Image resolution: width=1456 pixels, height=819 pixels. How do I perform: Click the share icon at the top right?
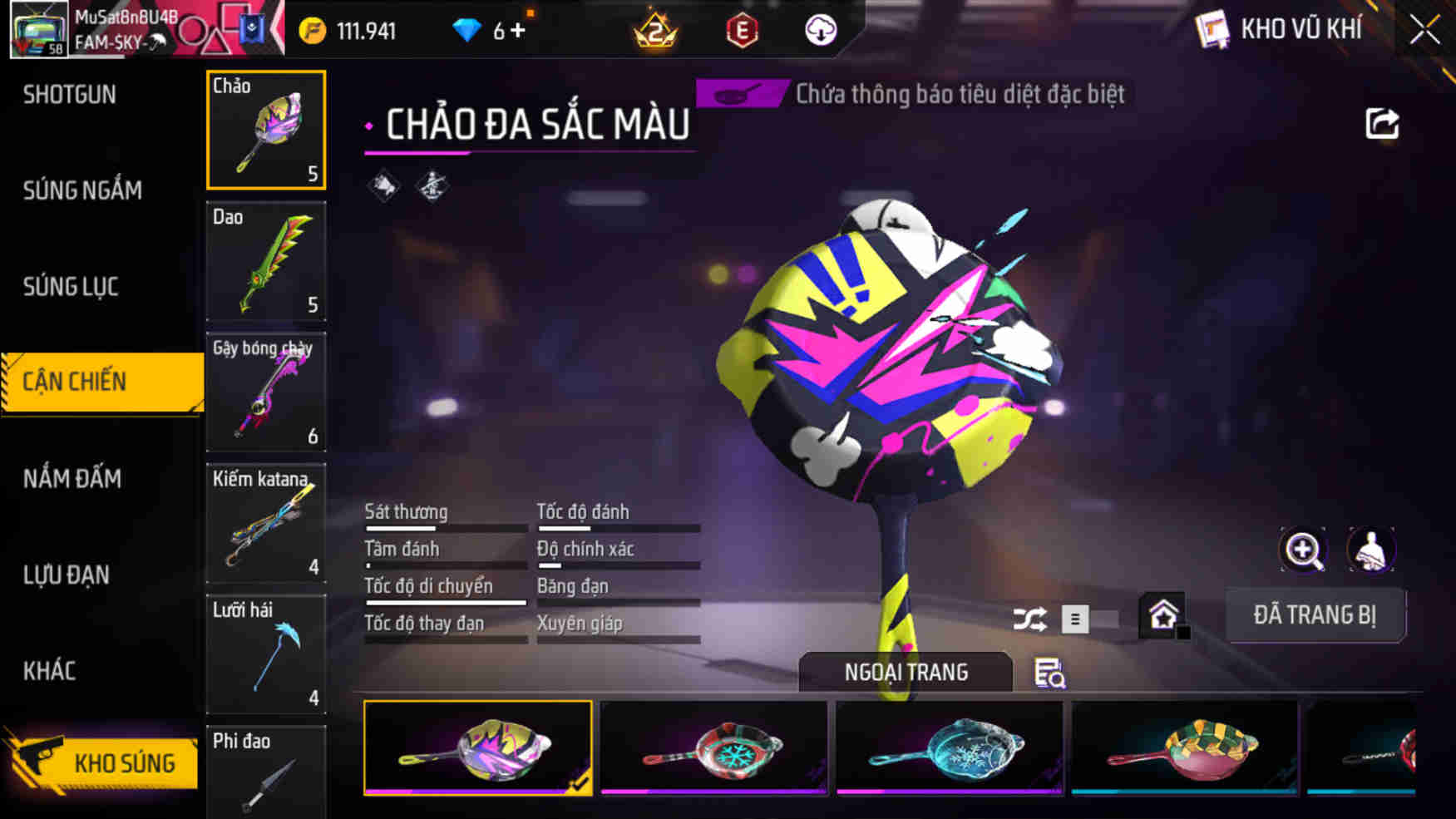coord(1383,123)
